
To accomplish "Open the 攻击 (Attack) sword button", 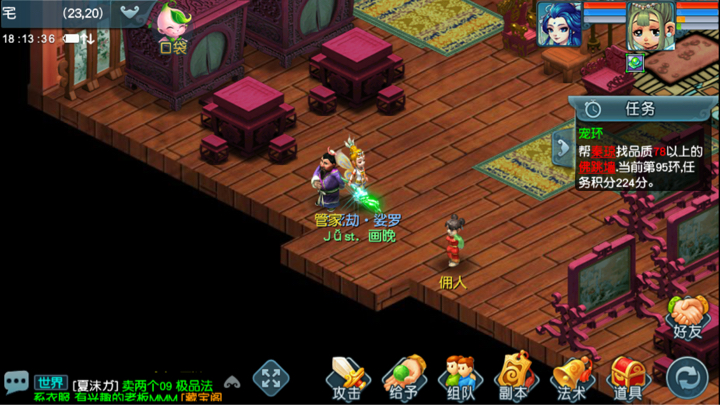I will [x=346, y=378].
